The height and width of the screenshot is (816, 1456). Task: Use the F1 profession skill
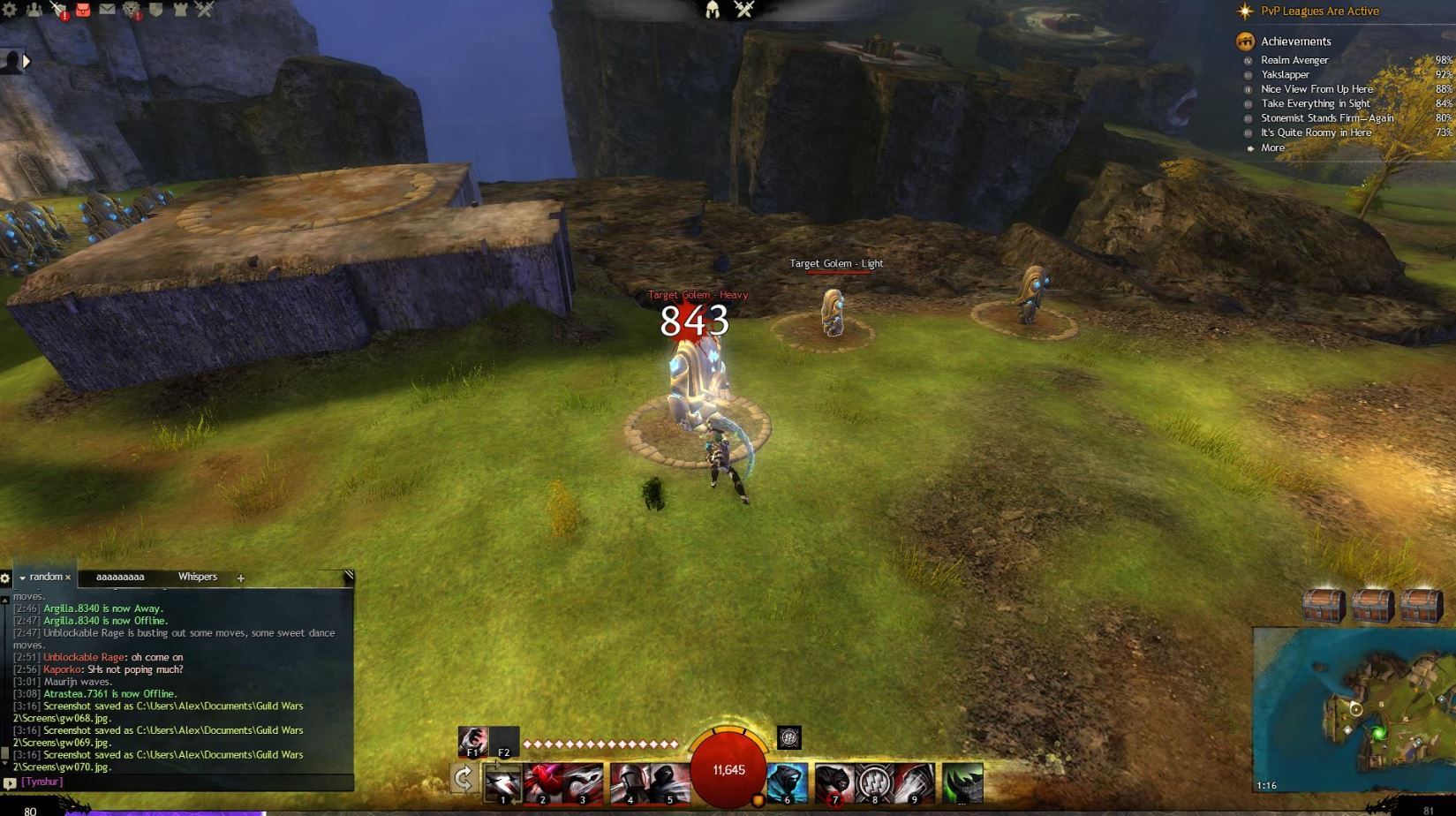[x=472, y=741]
